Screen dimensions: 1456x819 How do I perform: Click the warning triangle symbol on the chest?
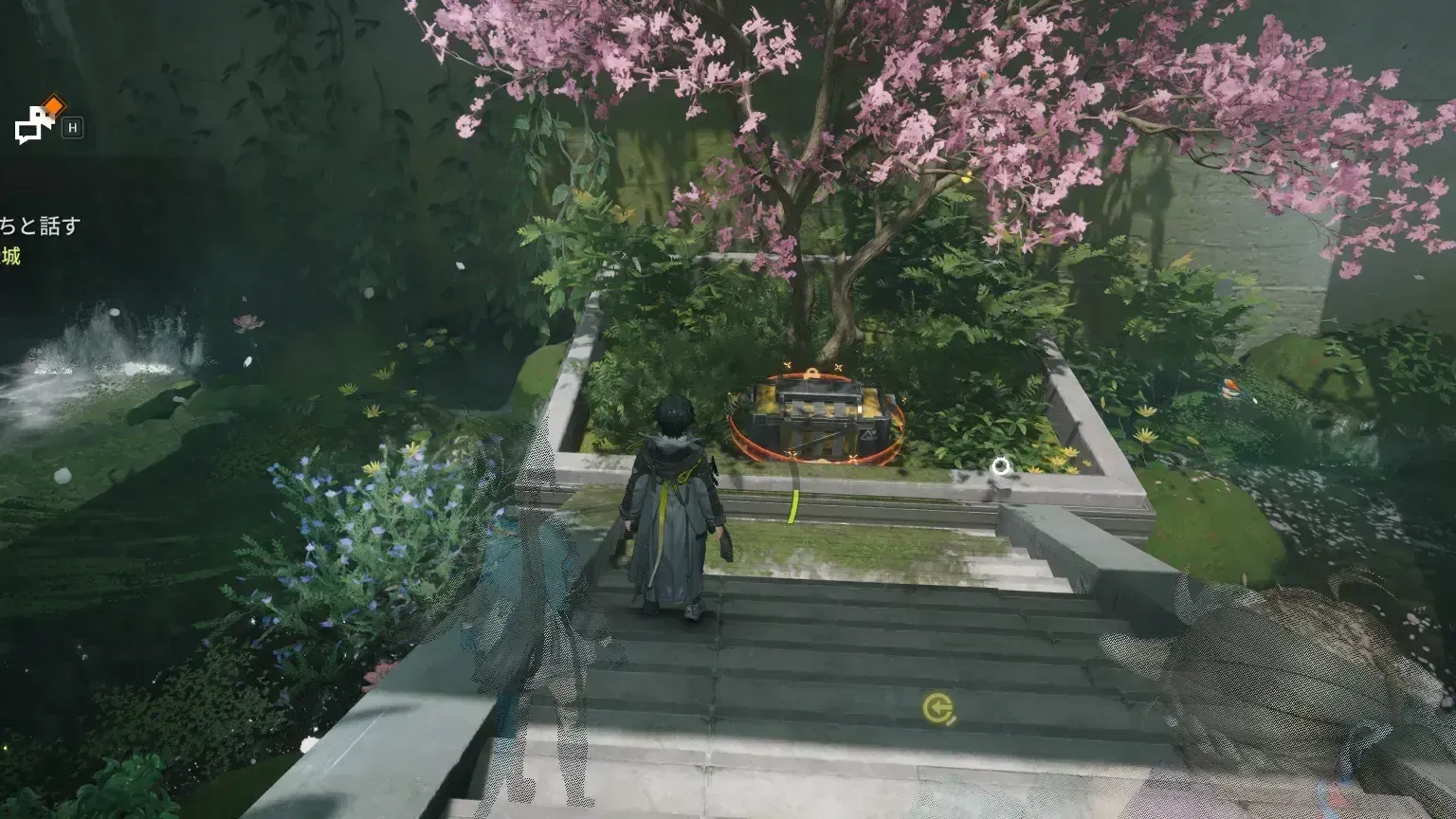869,435
